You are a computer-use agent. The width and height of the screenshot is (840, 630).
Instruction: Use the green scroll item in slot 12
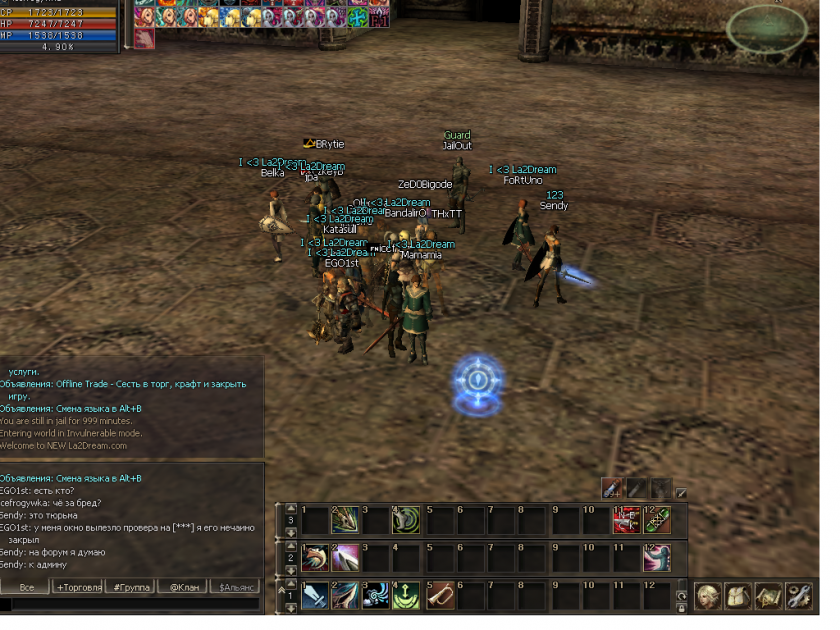657,520
